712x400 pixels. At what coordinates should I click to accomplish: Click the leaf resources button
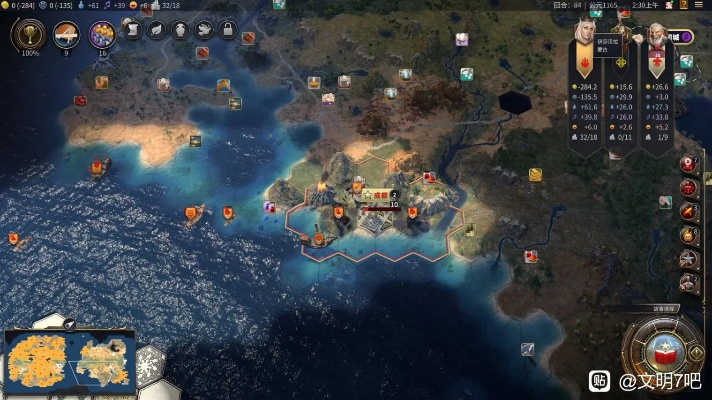(x=156, y=30)
